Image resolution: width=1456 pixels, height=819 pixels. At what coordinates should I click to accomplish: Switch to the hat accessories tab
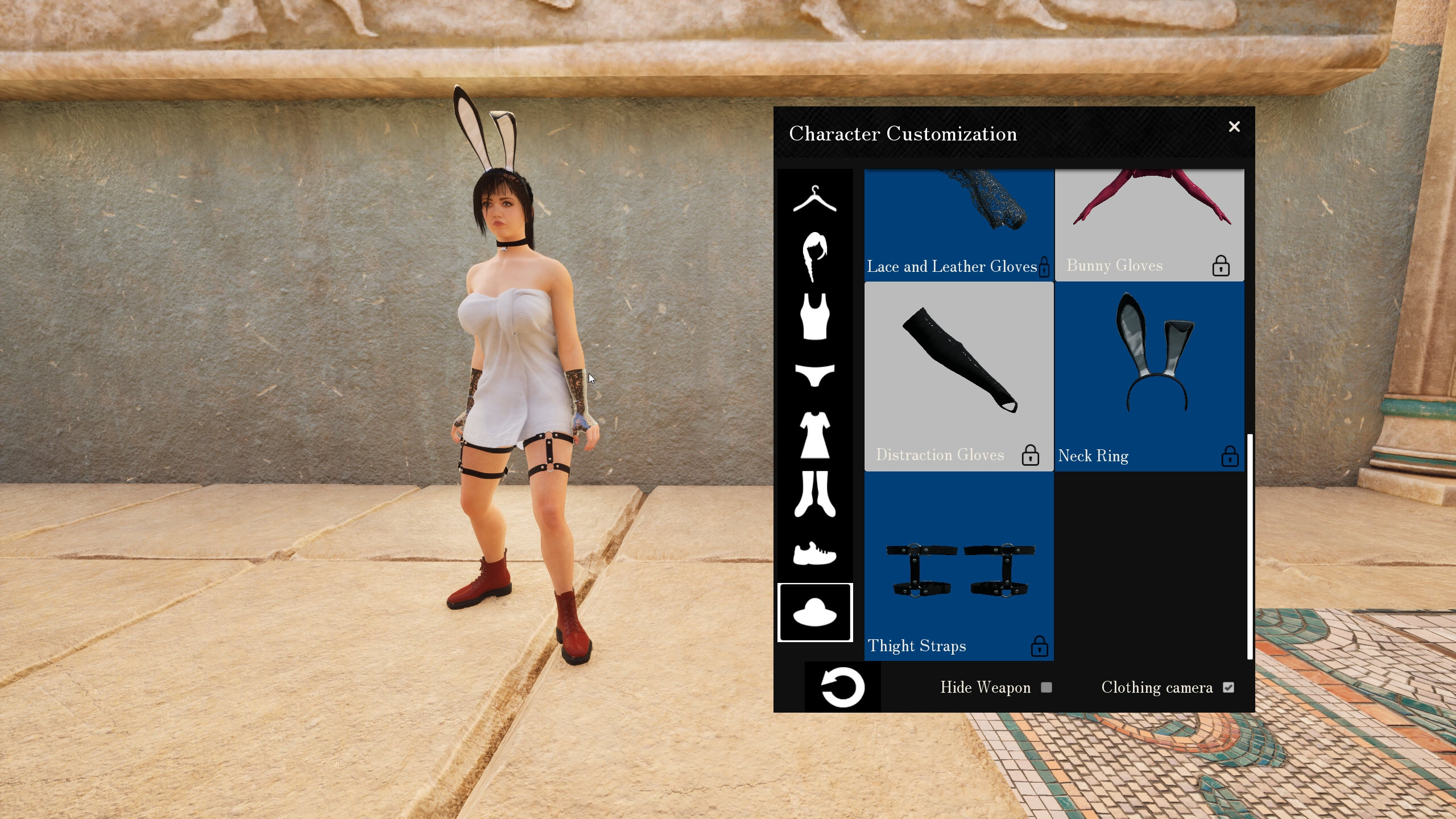pyautogui.click(x=815, y=613)
